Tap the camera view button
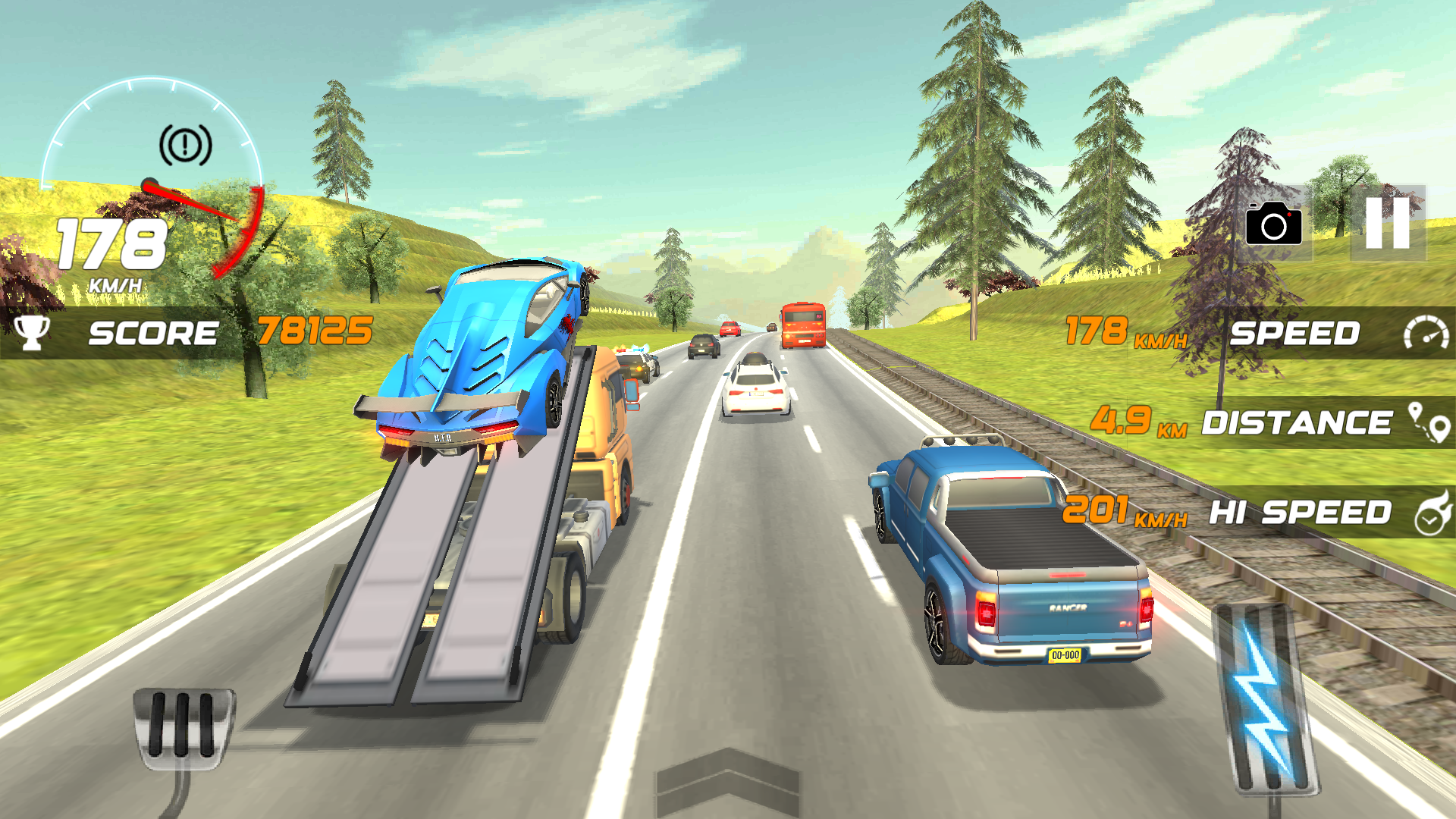Screen dimensions: 1456x819 tap(1274, 223)
